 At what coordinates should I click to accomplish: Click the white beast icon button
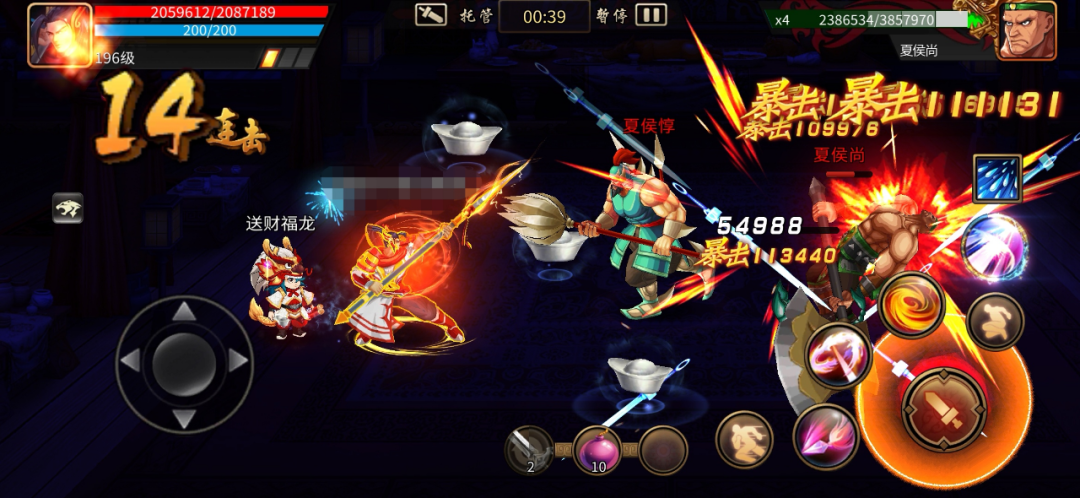pos(68,208)
